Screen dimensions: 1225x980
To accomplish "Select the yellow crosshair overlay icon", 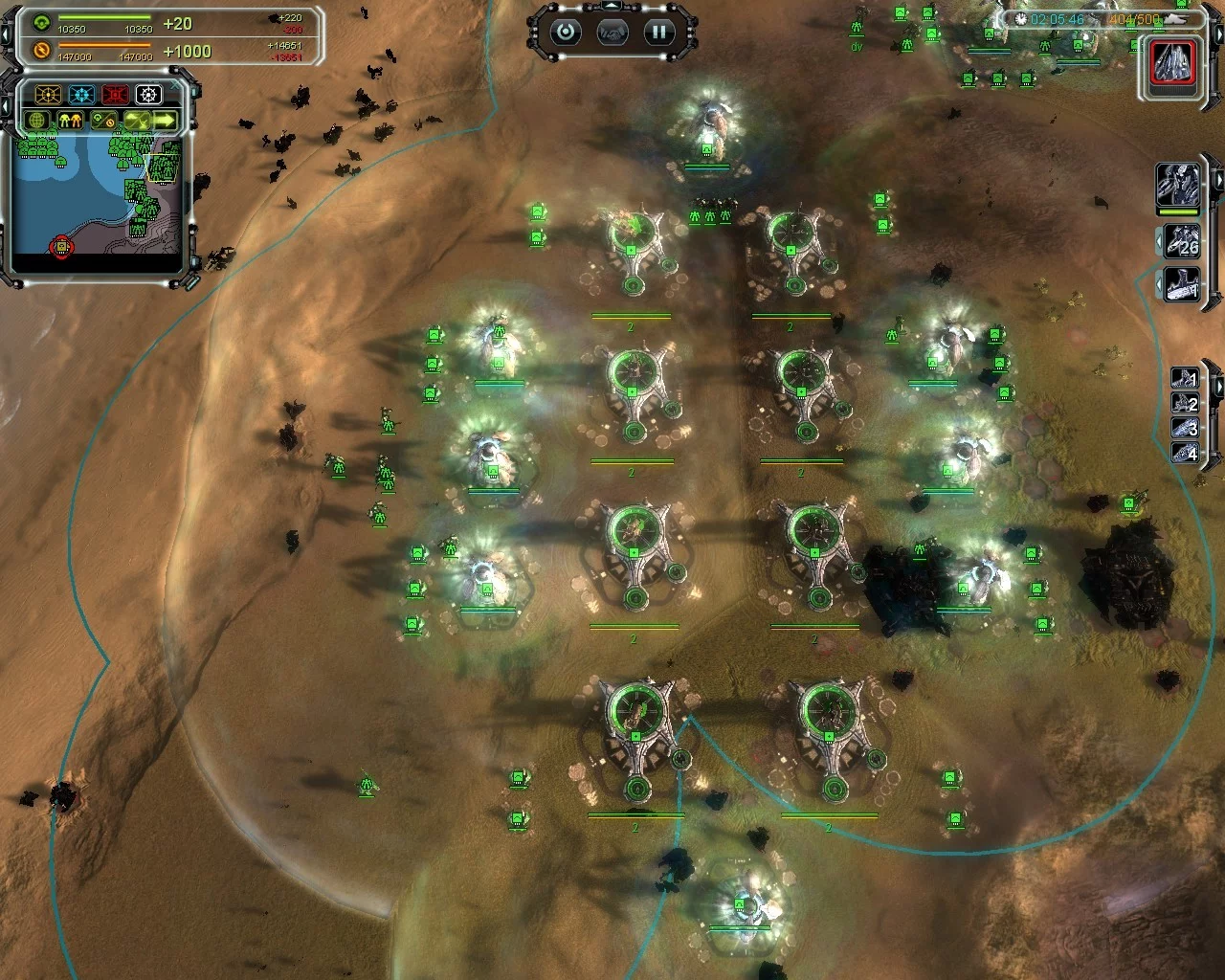I will point(48,95).
